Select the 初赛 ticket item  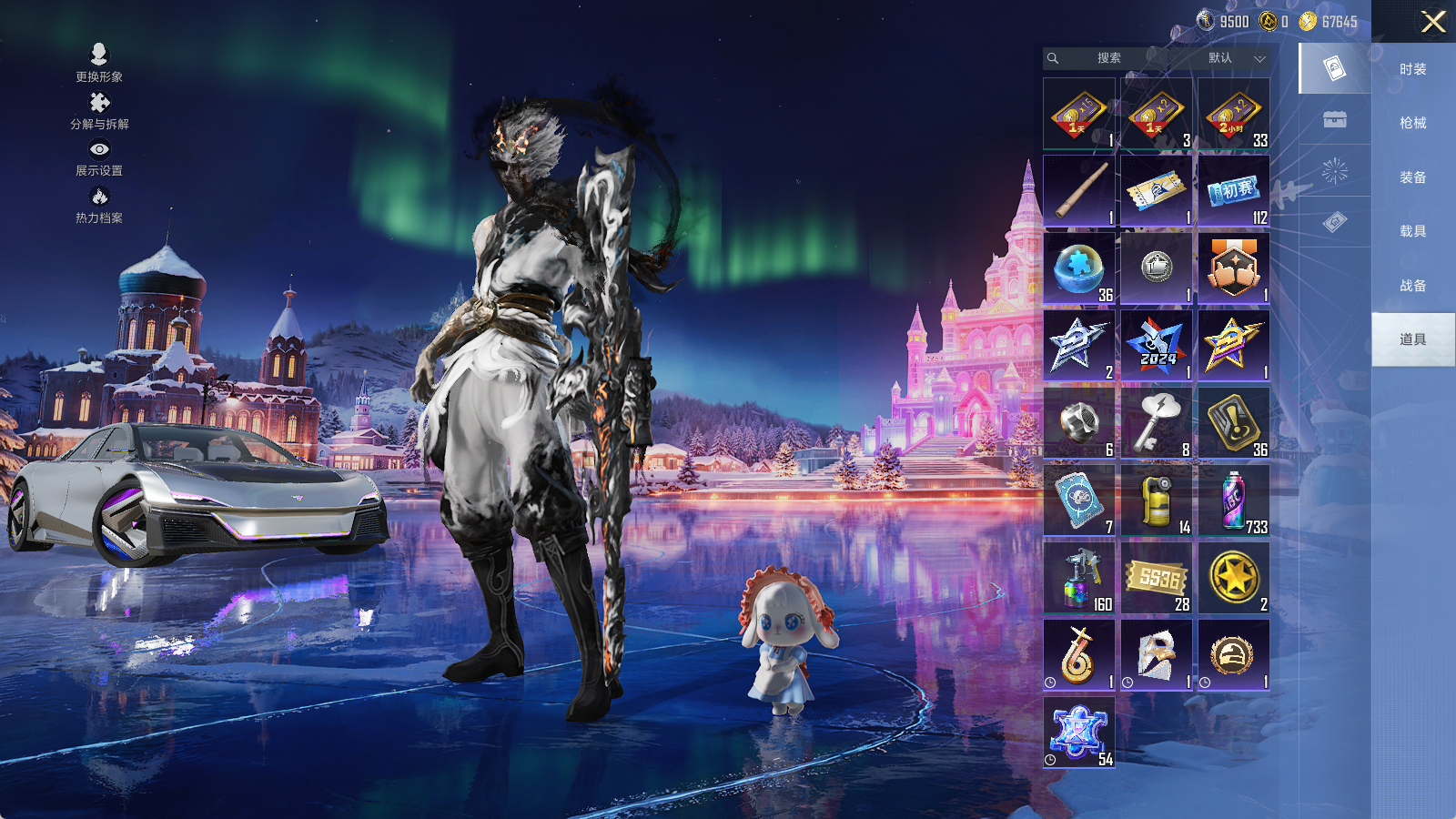pos(1233,191)
